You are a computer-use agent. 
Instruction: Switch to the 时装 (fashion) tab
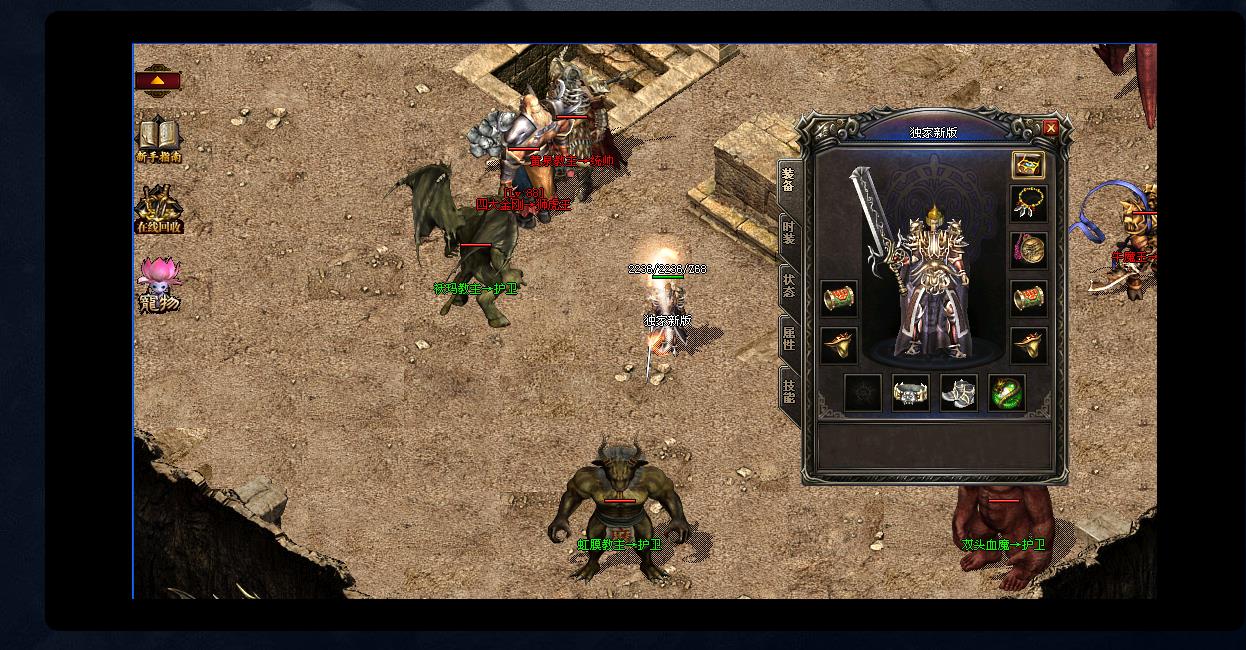pos(789,236)
